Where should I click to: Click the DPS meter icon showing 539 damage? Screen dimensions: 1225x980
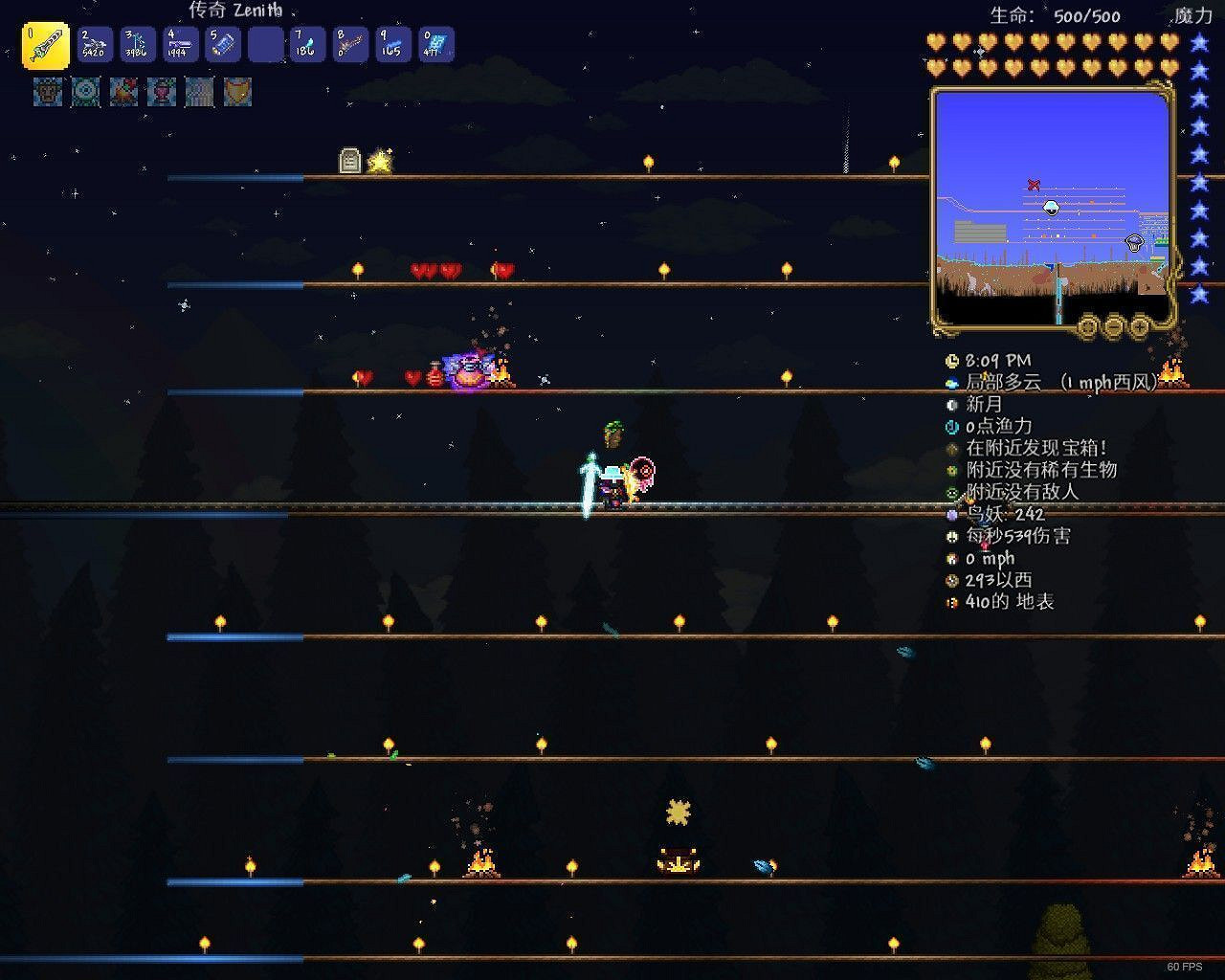coord(951,537)
